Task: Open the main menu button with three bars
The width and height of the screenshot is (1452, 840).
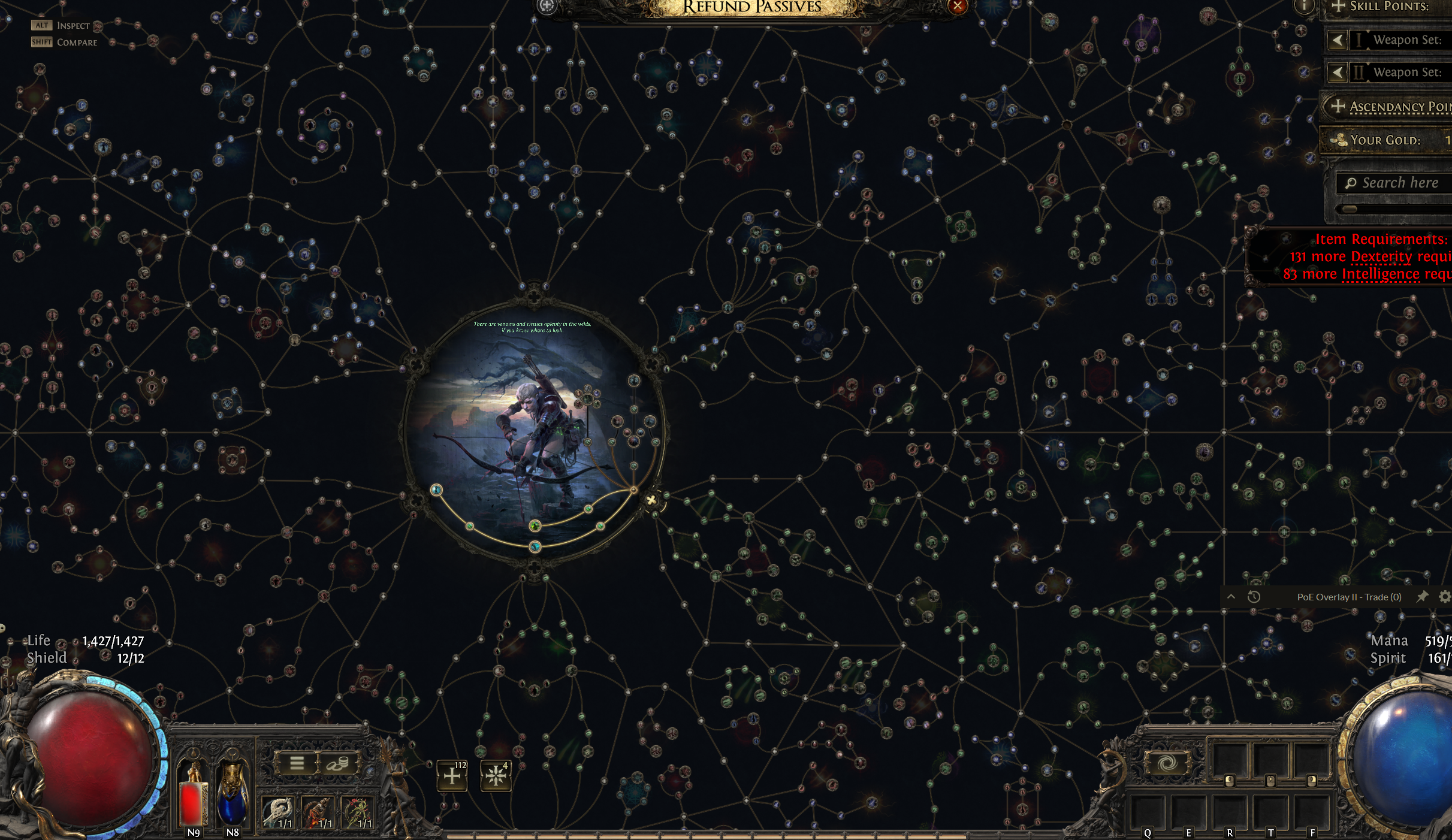Action: click(297, 763)
